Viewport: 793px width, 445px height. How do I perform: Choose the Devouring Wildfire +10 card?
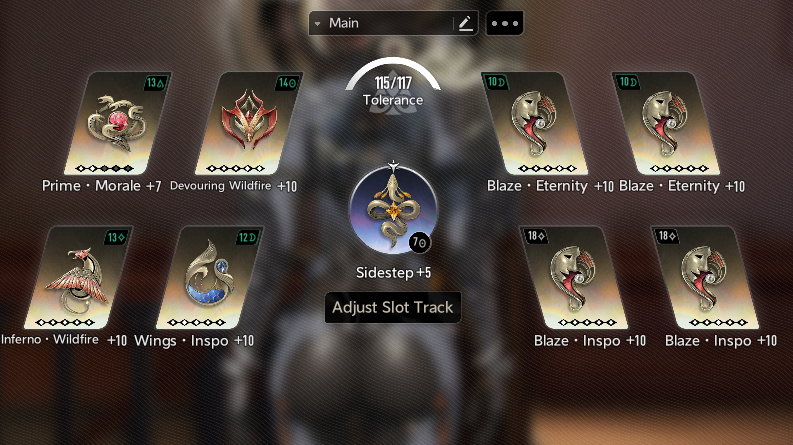coord(247,123)
